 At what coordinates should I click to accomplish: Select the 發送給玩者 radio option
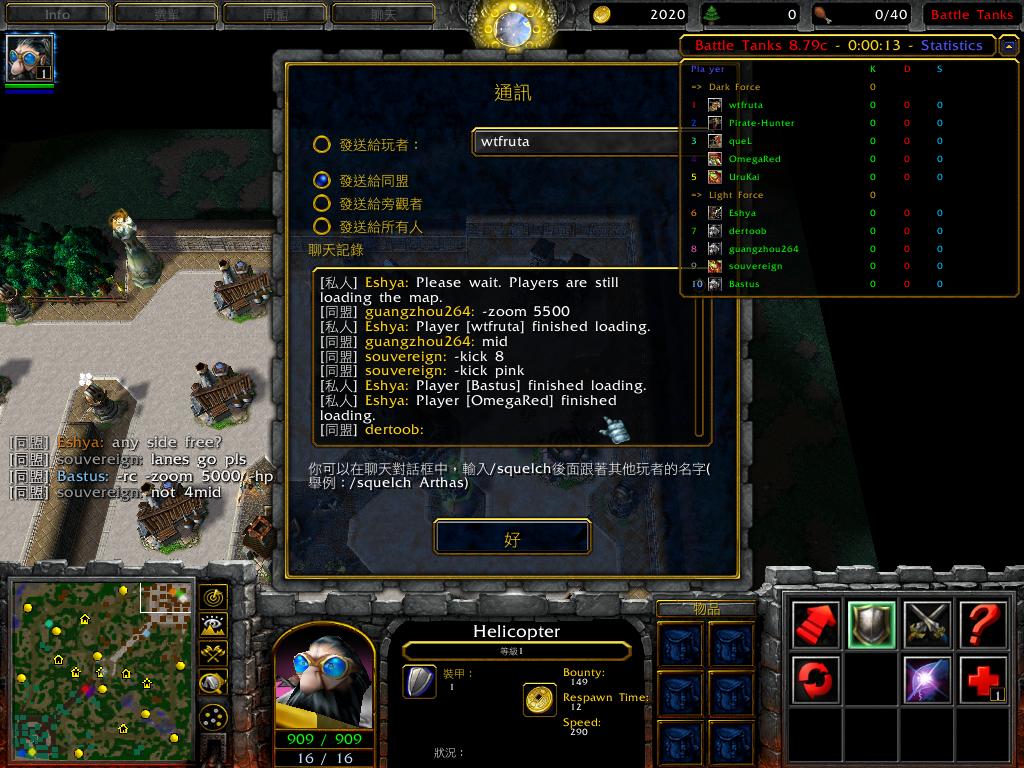tap(322, 144)
